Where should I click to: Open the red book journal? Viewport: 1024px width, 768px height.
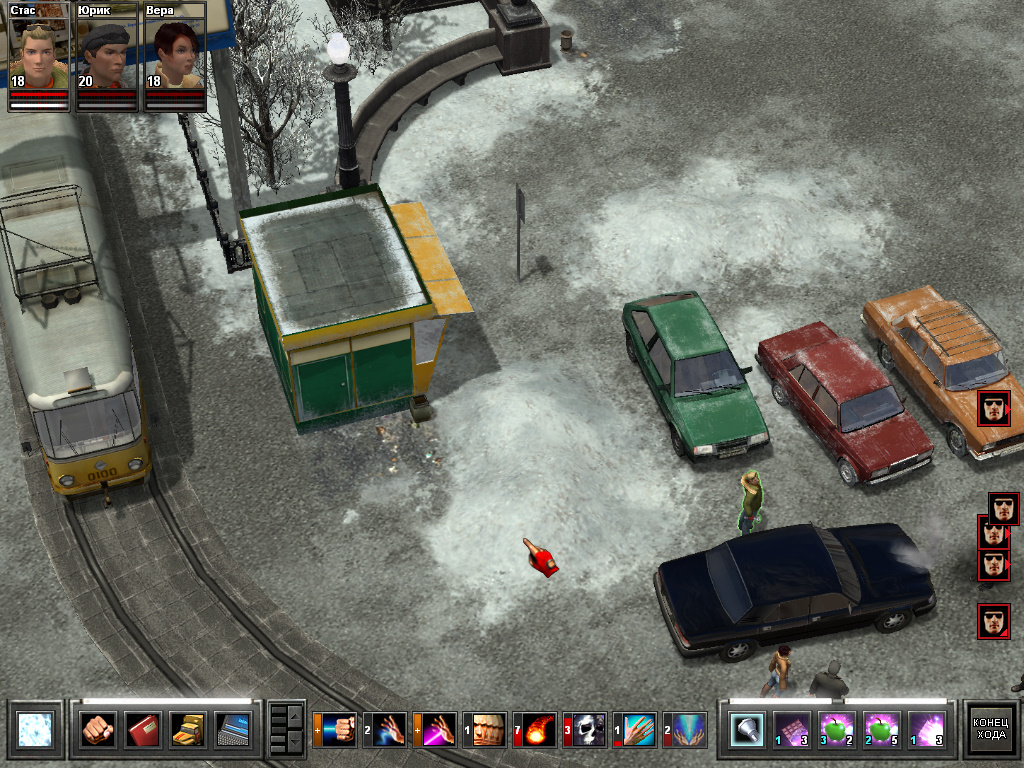[x=143, y=729]
